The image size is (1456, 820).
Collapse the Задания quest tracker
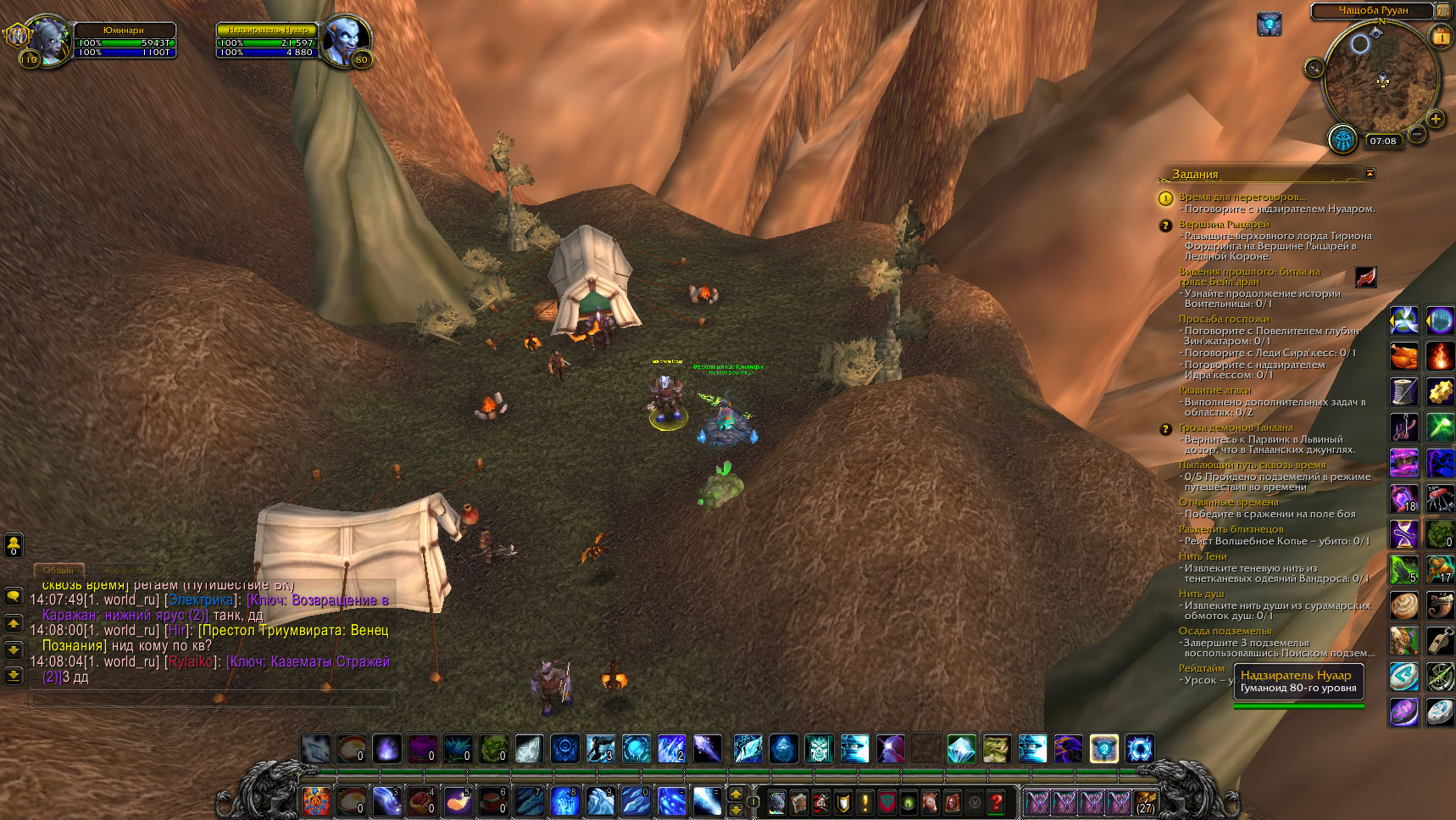[x=1370, y=173]
